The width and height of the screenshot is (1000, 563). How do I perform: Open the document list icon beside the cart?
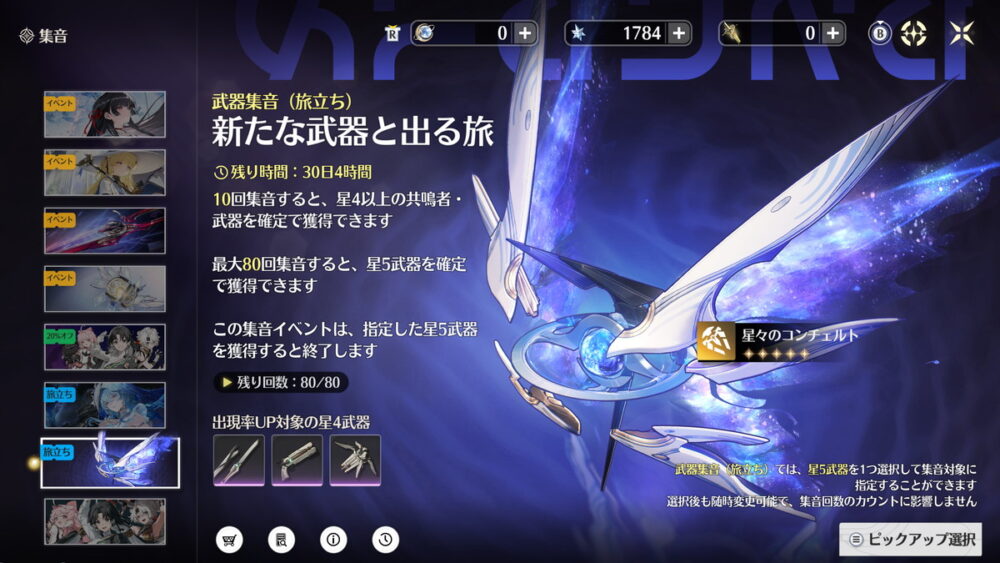tap(281, 540)
